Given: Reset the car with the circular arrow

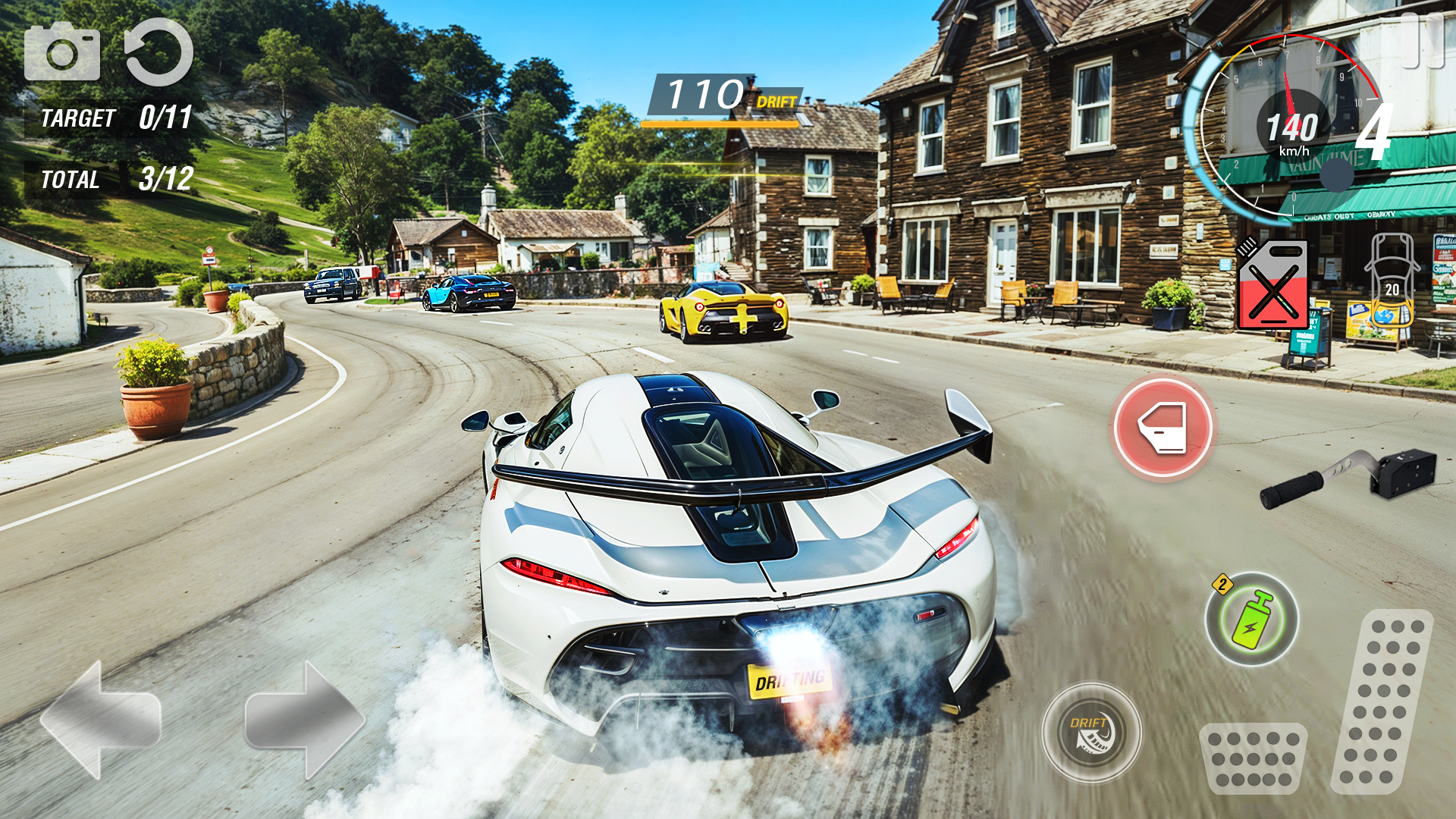Looking at the screenshot, I should tap(158, 52).
